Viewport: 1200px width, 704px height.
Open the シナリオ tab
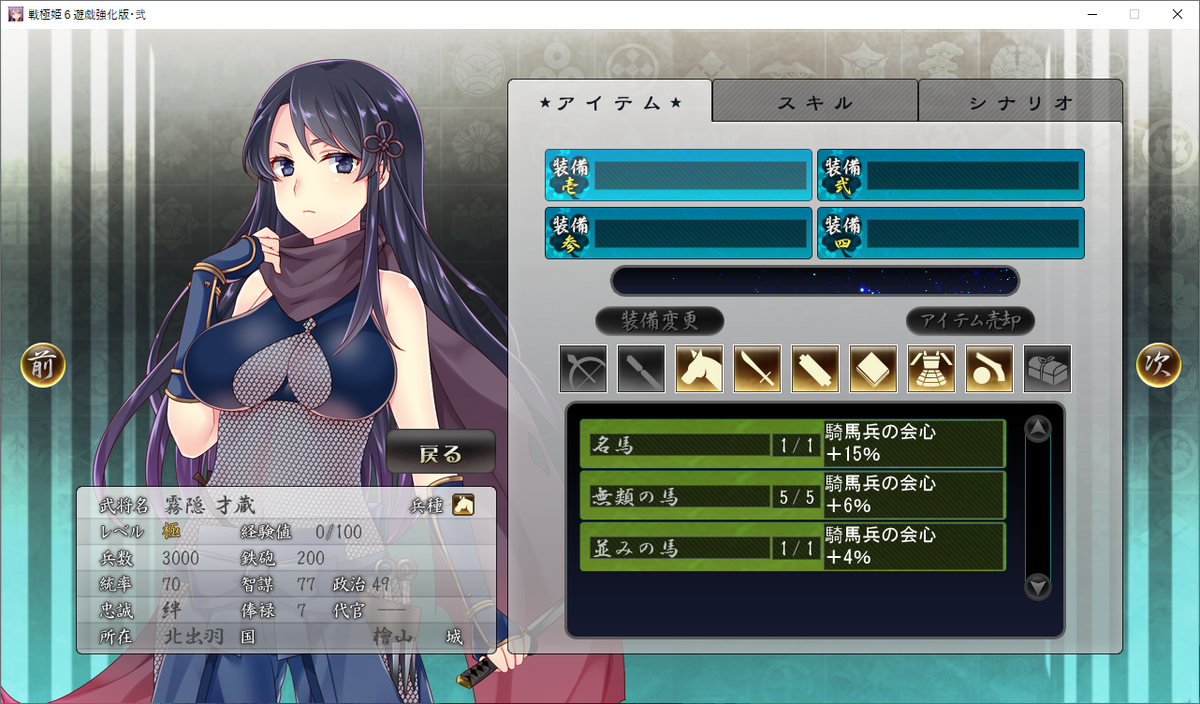1020,103
